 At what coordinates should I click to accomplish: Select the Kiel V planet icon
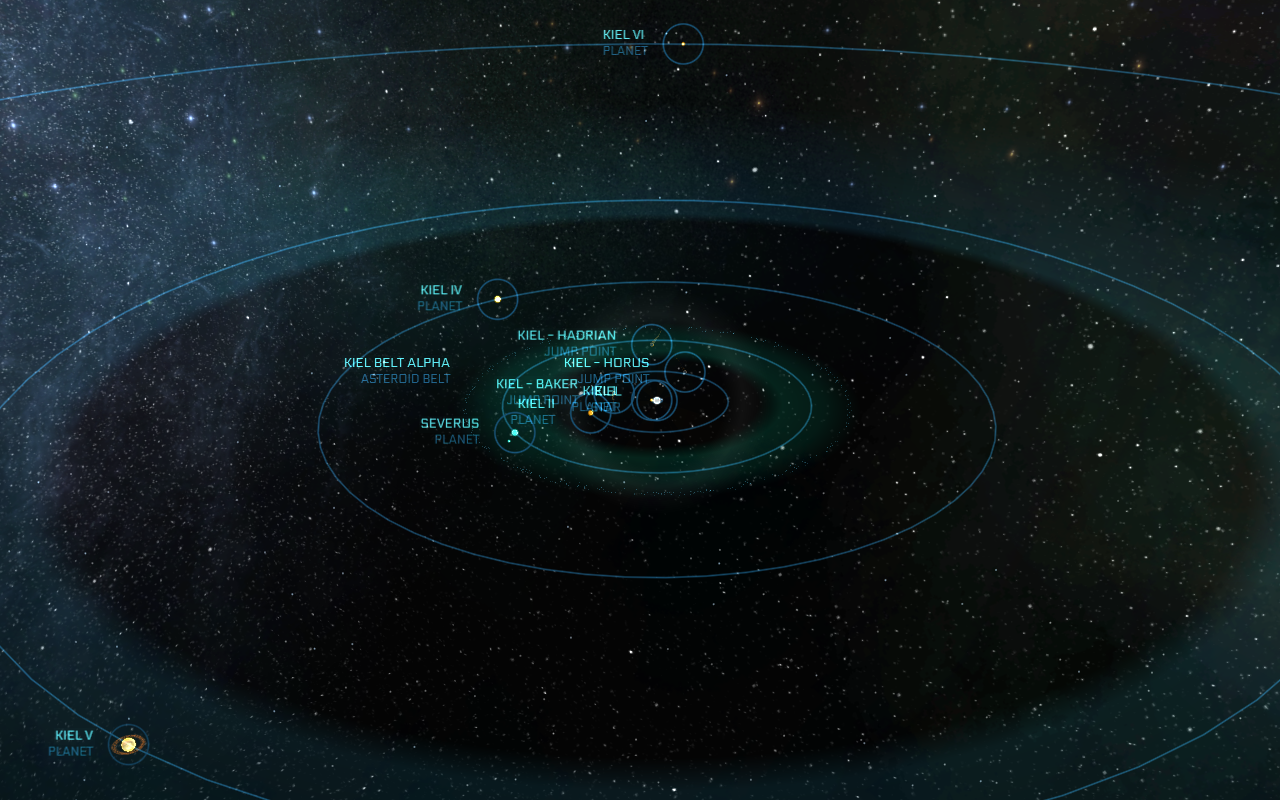pos(126,743)
